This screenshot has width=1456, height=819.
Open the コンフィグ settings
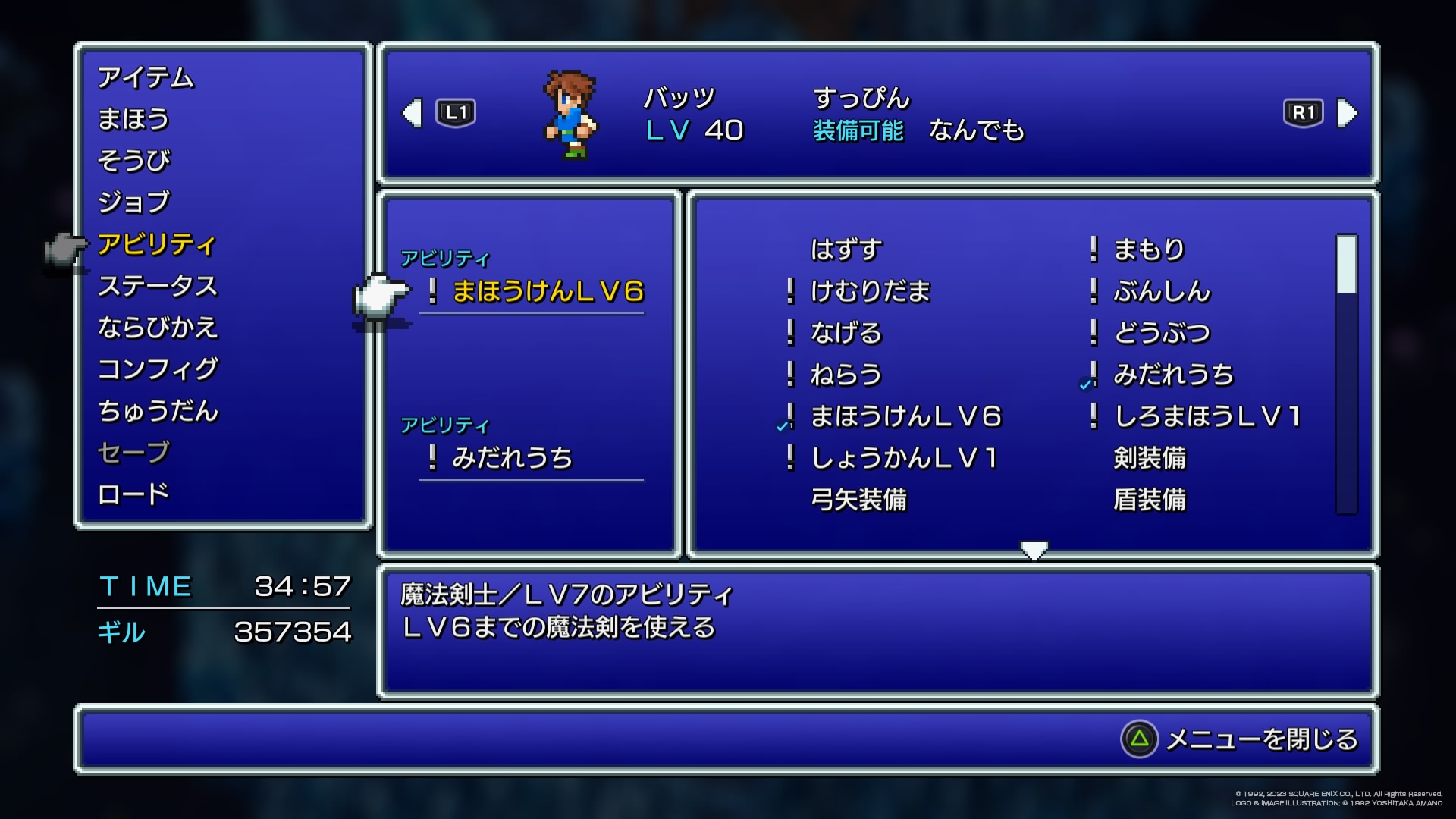point(158,369)
